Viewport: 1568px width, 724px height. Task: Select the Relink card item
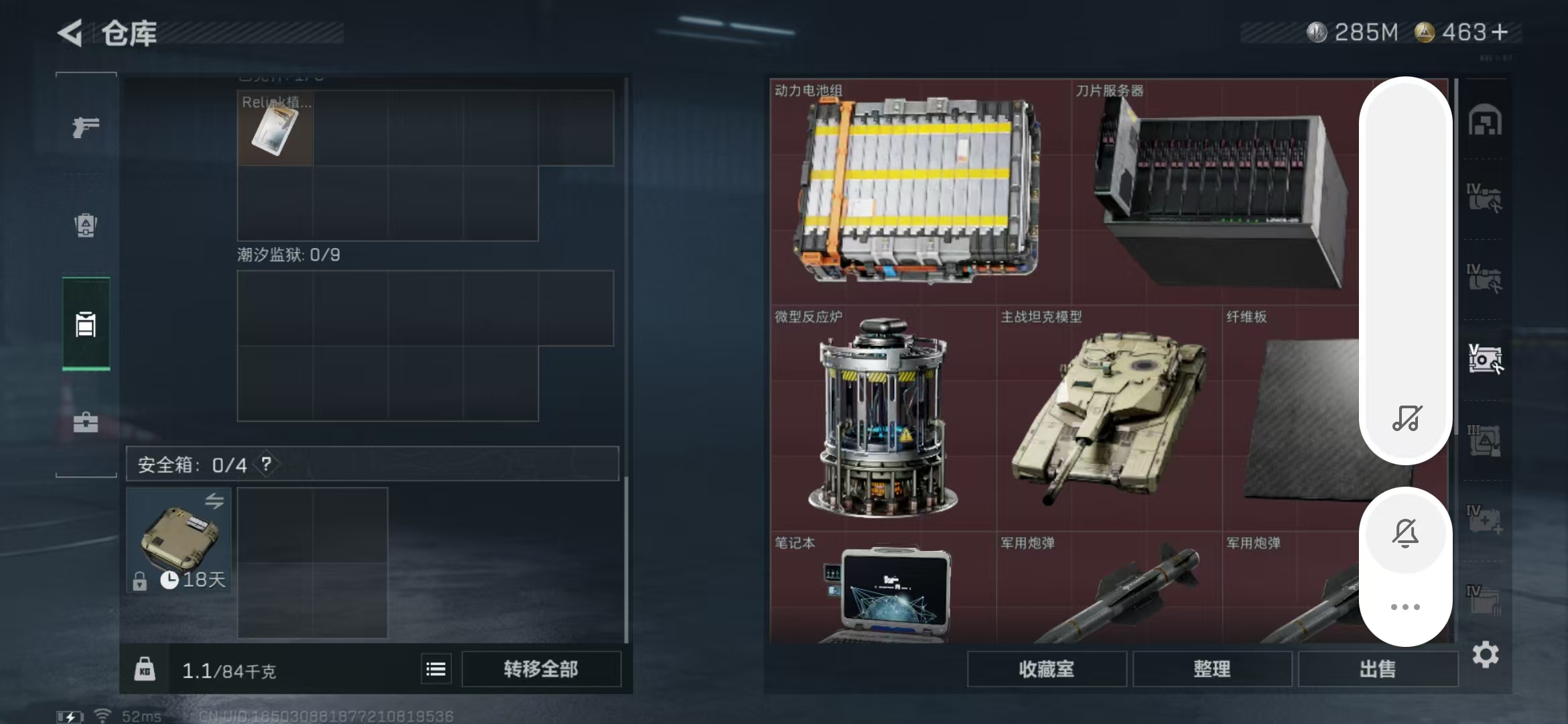click(x=275, y=128)
